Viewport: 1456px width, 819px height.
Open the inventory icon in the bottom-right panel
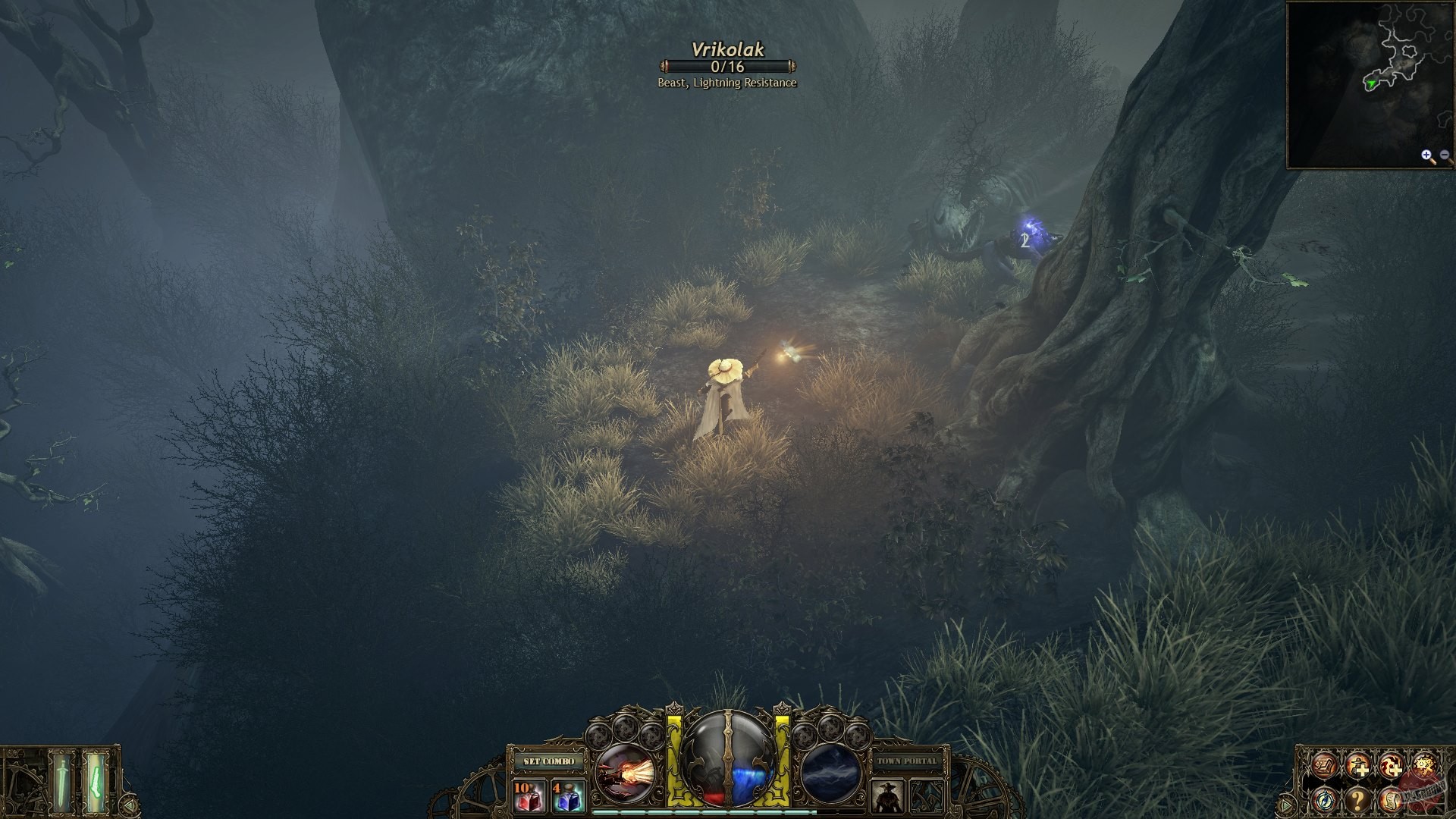click(1323, 765)
